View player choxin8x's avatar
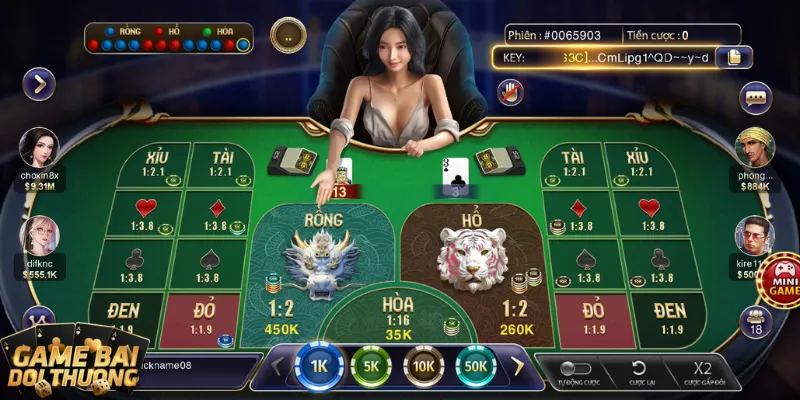Screen dimensions: 800x400 [40, 148]
